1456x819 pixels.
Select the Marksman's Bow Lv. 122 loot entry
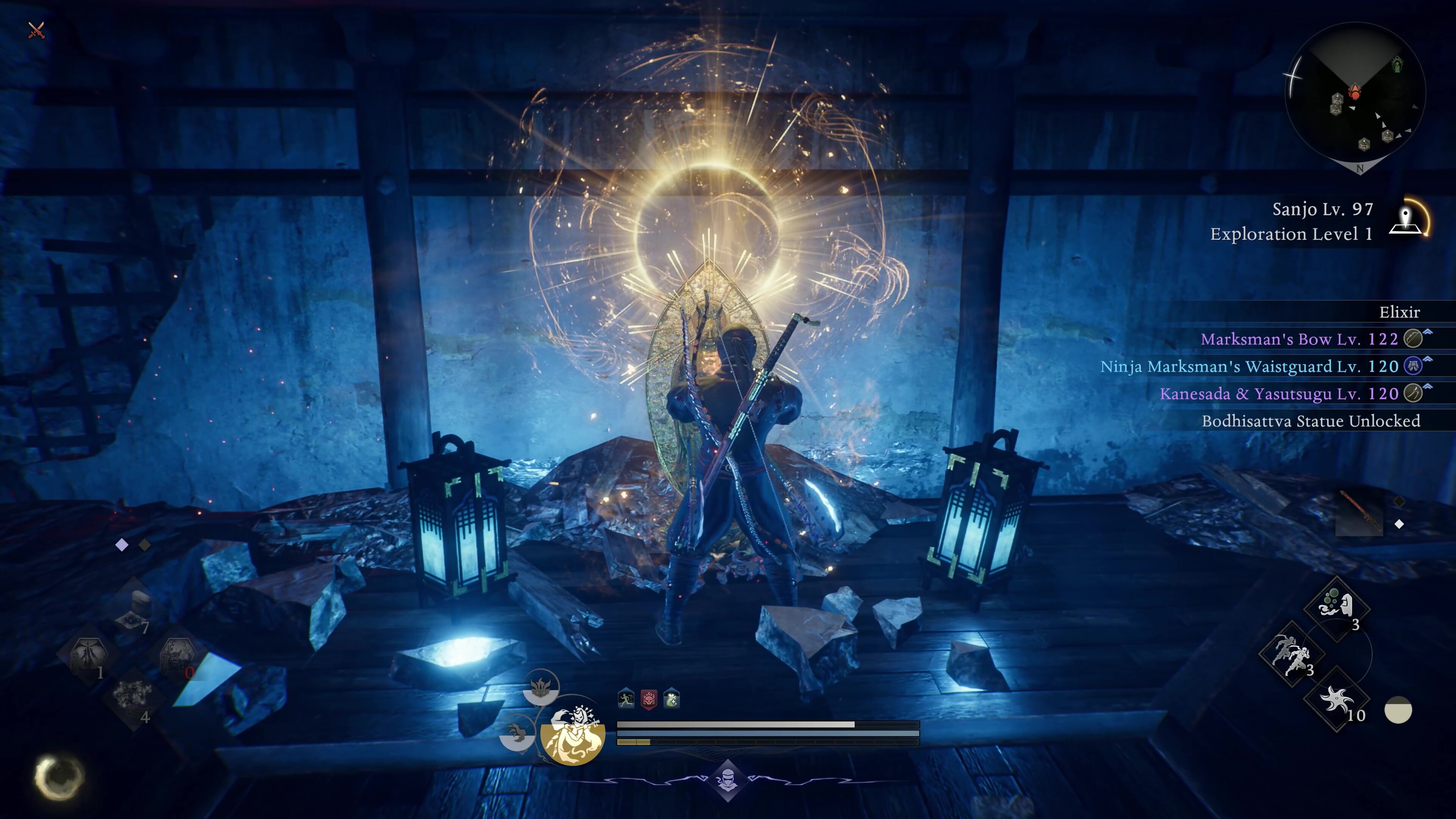point(1299,339)
